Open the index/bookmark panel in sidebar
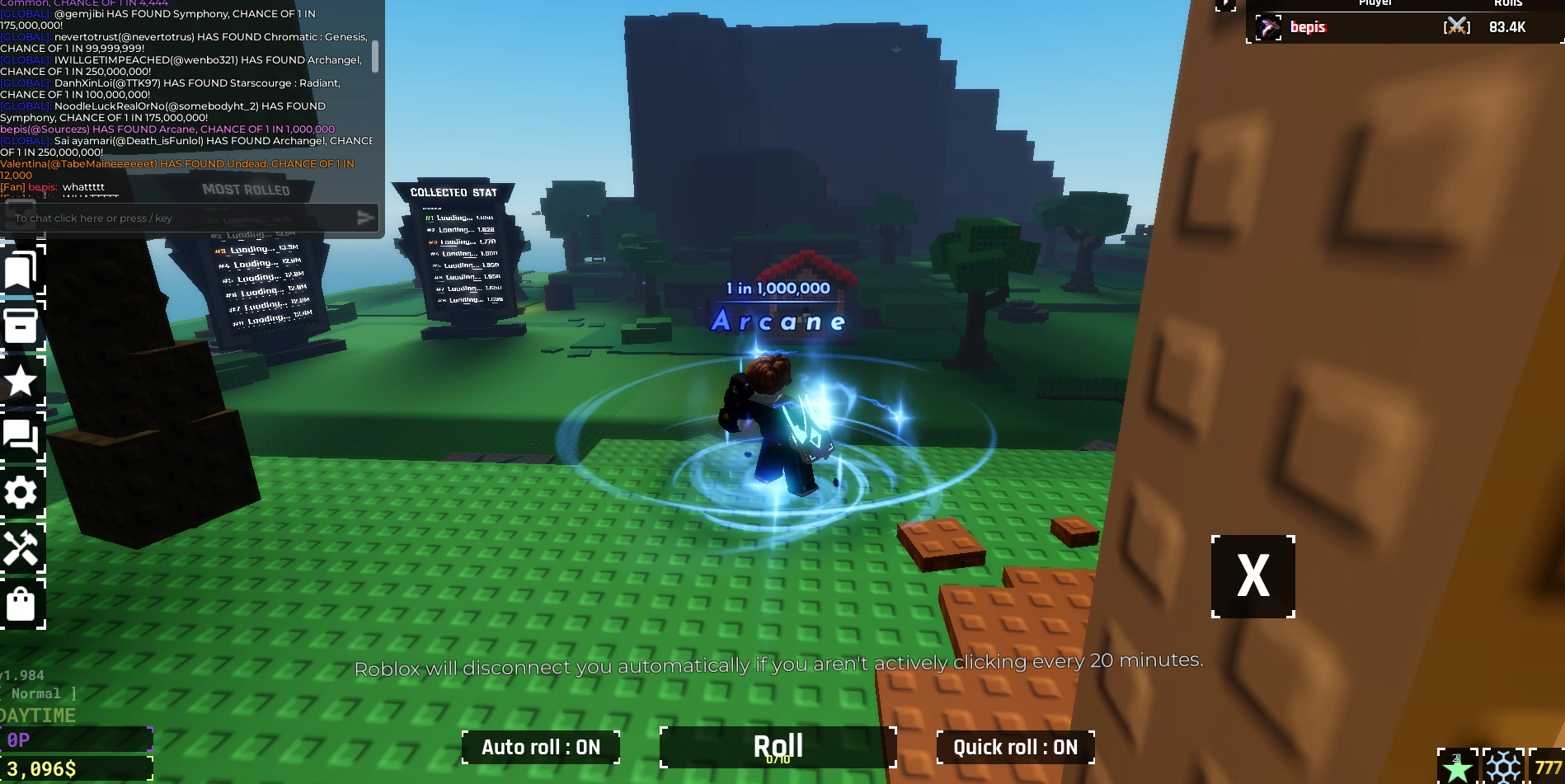The image size is (1565, 784). click(x=21, y=270)
